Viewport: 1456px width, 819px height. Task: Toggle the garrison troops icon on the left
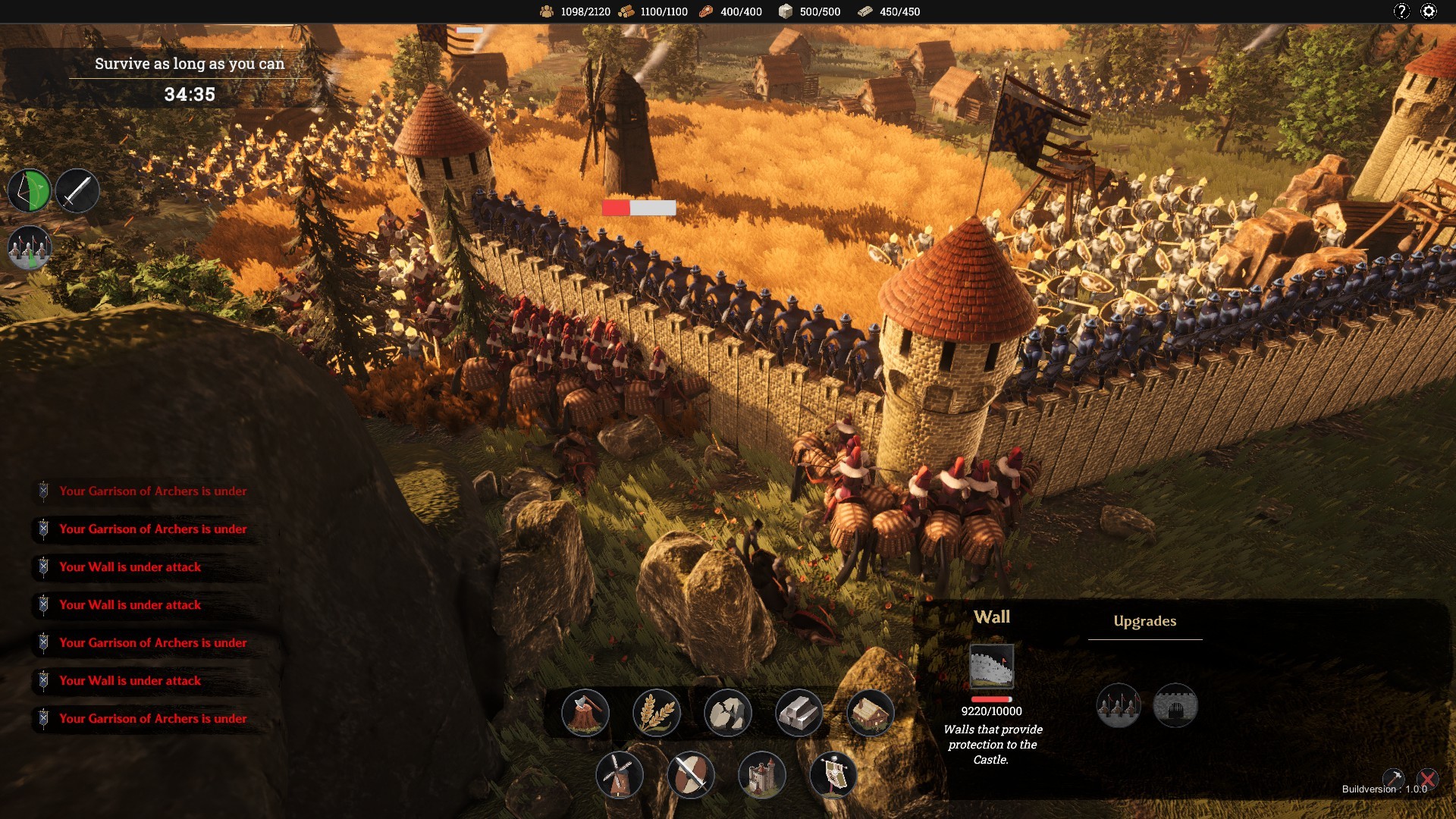click(x=30, y=247)
